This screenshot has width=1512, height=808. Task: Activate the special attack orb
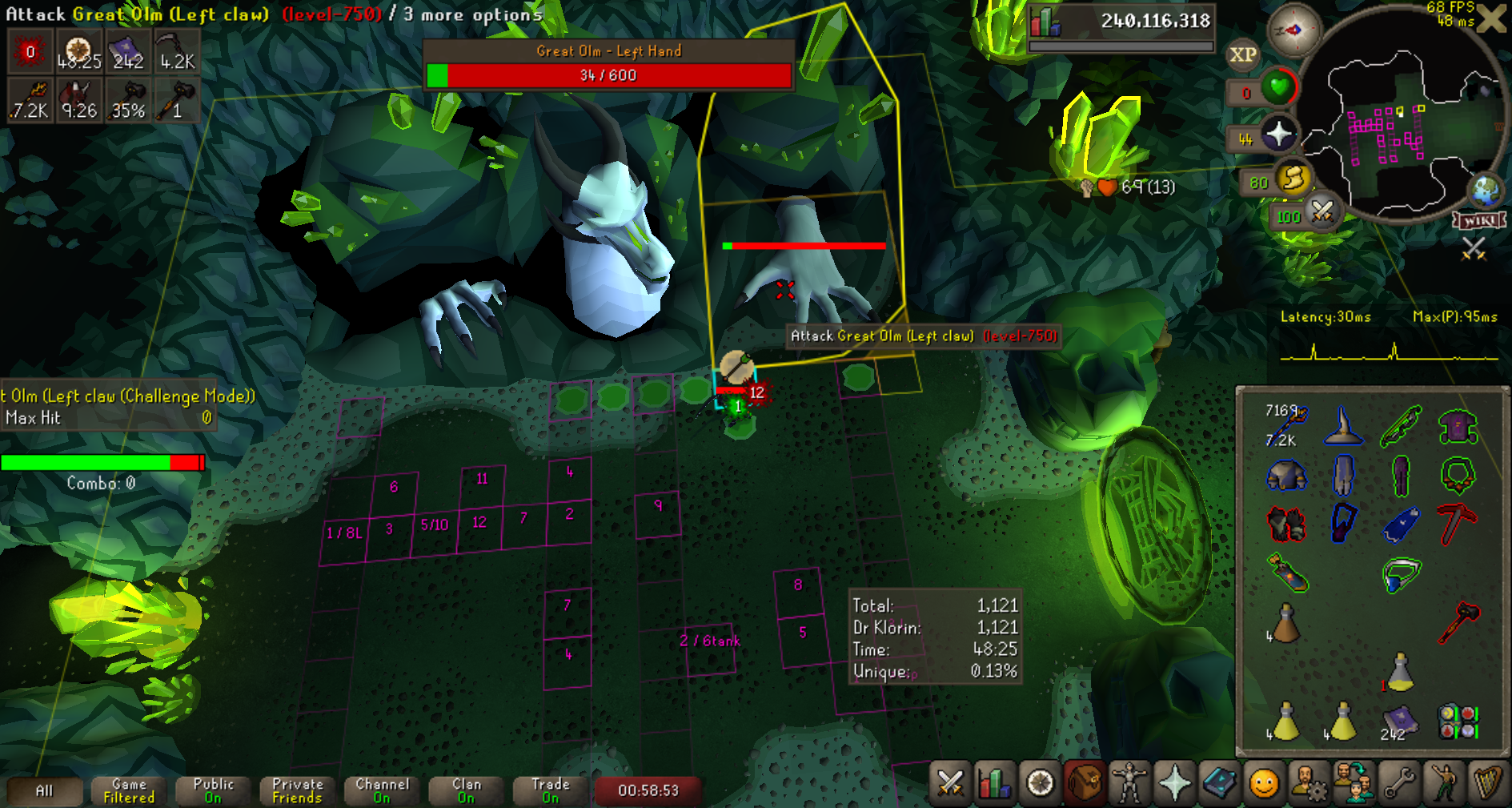(x=1321, y=213)
